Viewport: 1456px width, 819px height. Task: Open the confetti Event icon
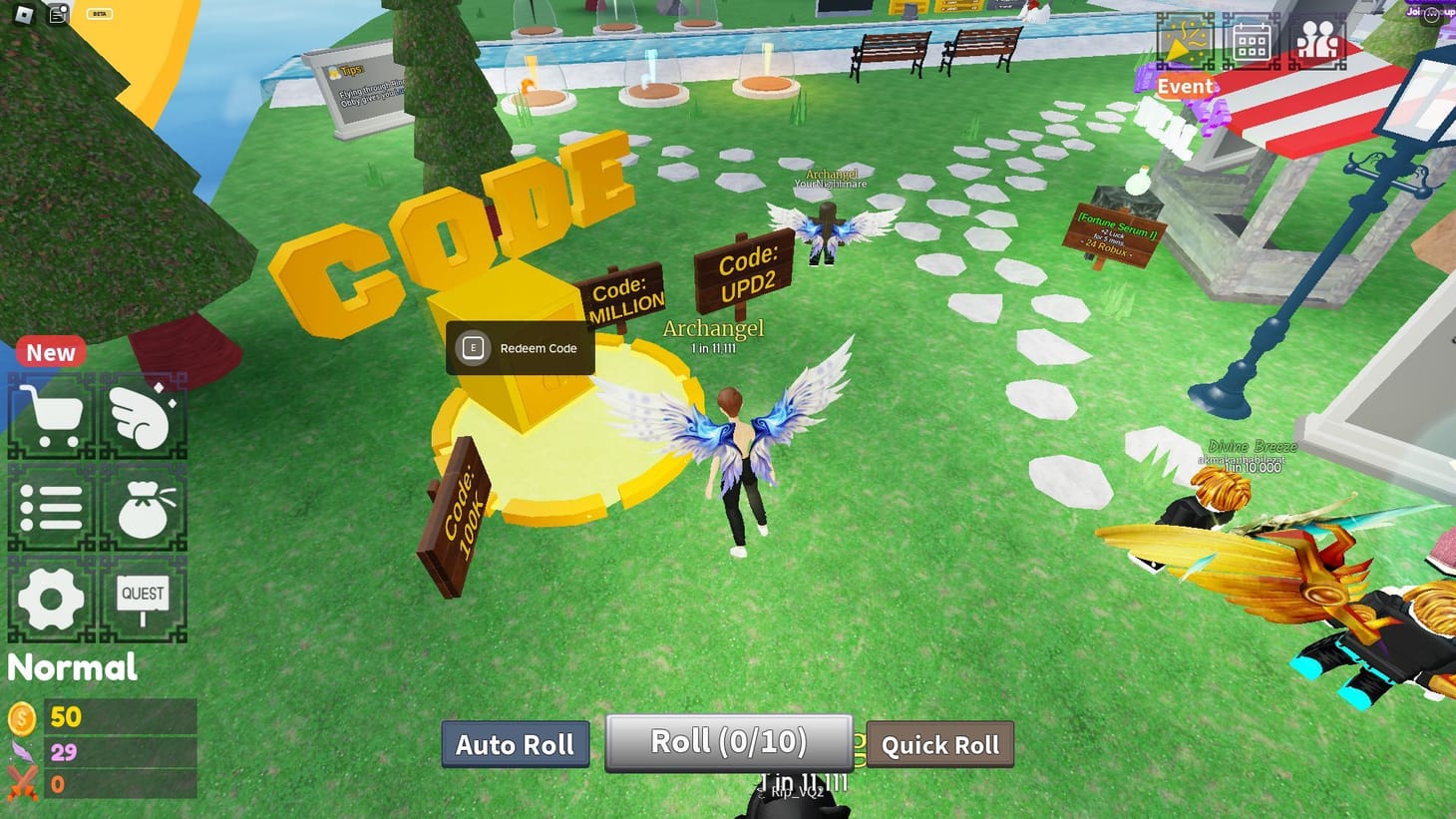point(1185,40)
